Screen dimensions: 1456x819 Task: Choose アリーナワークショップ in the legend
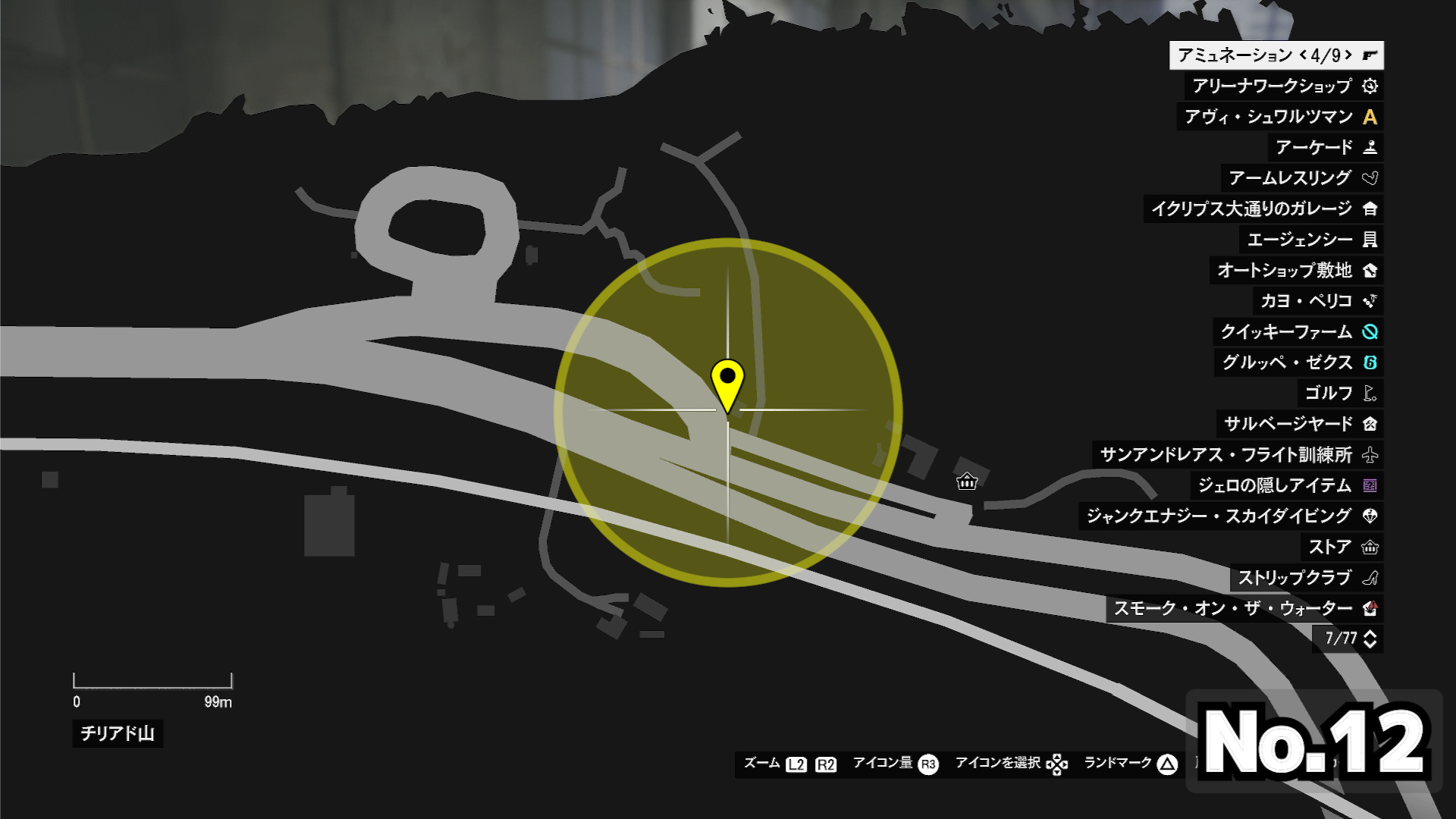[1284, 86]
